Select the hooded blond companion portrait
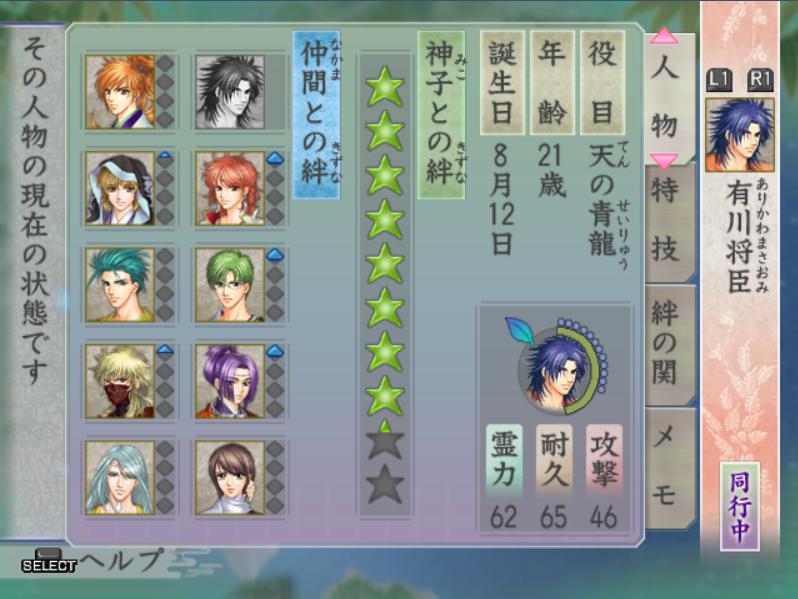The width and height of the screenshot is (798, 599). (x=120, y=188)
